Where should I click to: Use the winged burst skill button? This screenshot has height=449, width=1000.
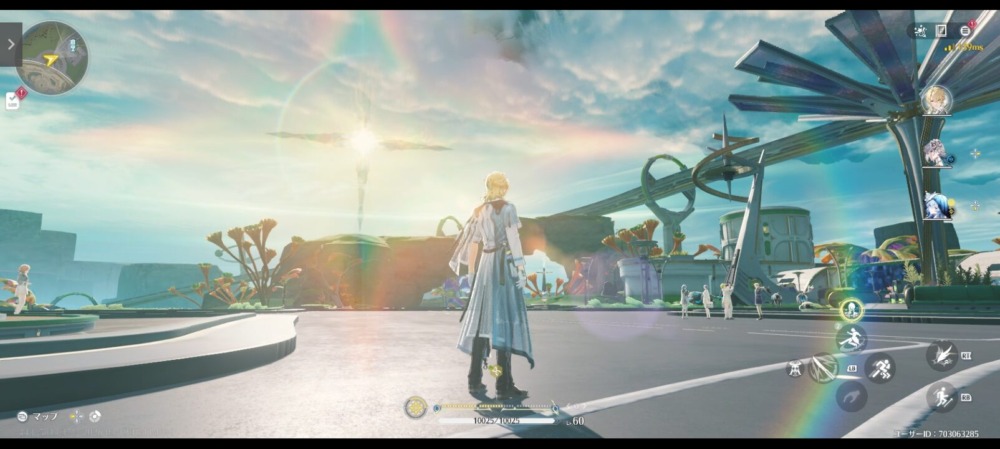coord(940,354)
